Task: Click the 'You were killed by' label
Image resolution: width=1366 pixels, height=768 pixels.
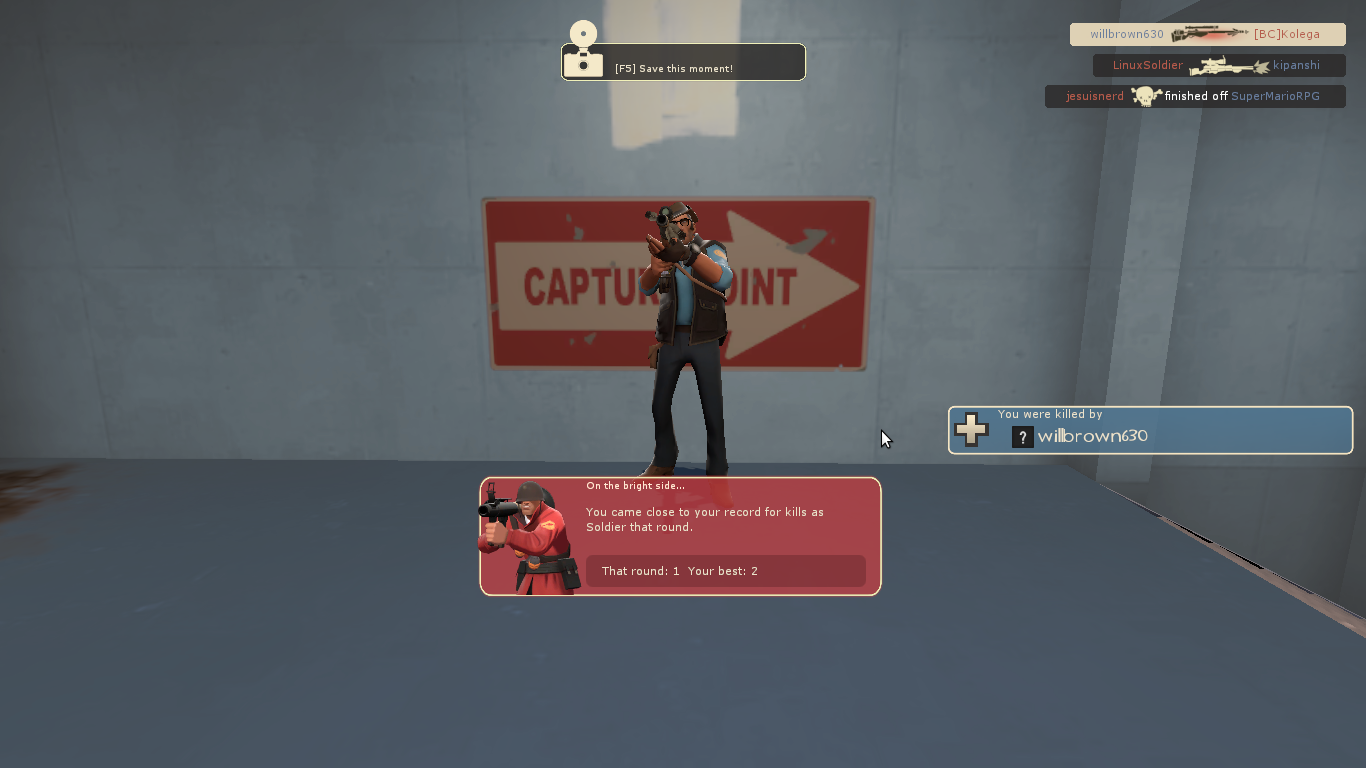Action: click(1050, 413)
